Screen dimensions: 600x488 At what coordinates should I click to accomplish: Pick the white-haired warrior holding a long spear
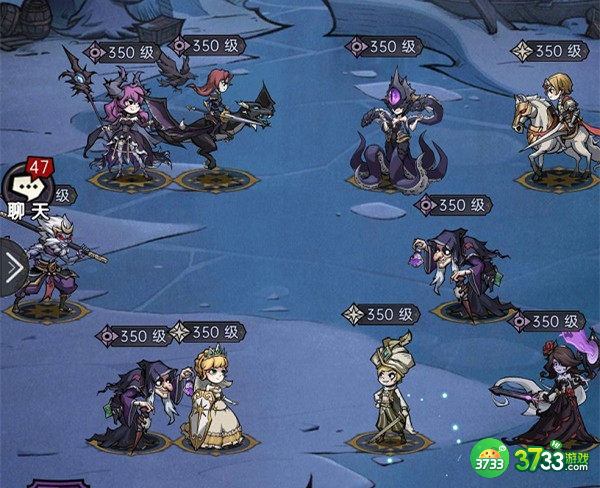[x=52, y=262]
